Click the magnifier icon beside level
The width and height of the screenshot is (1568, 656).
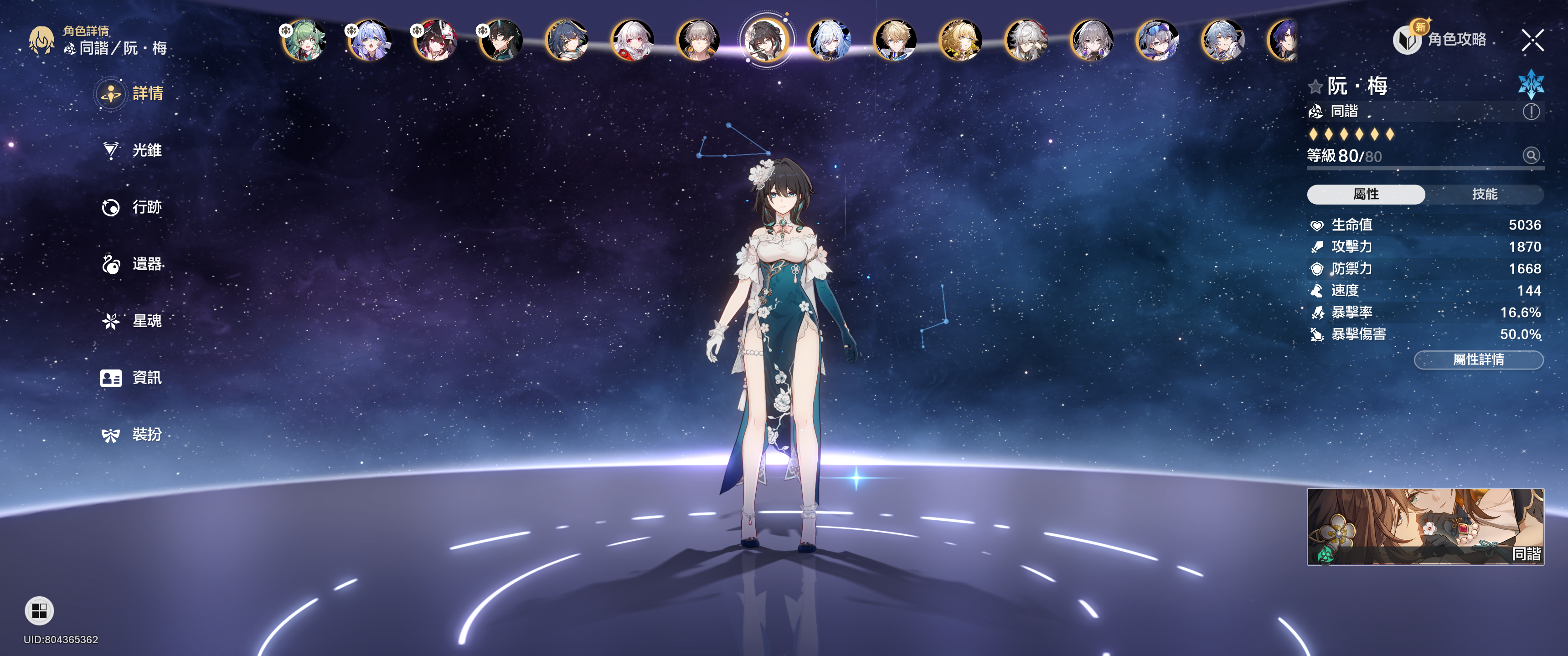click(x=1531, y=155)
